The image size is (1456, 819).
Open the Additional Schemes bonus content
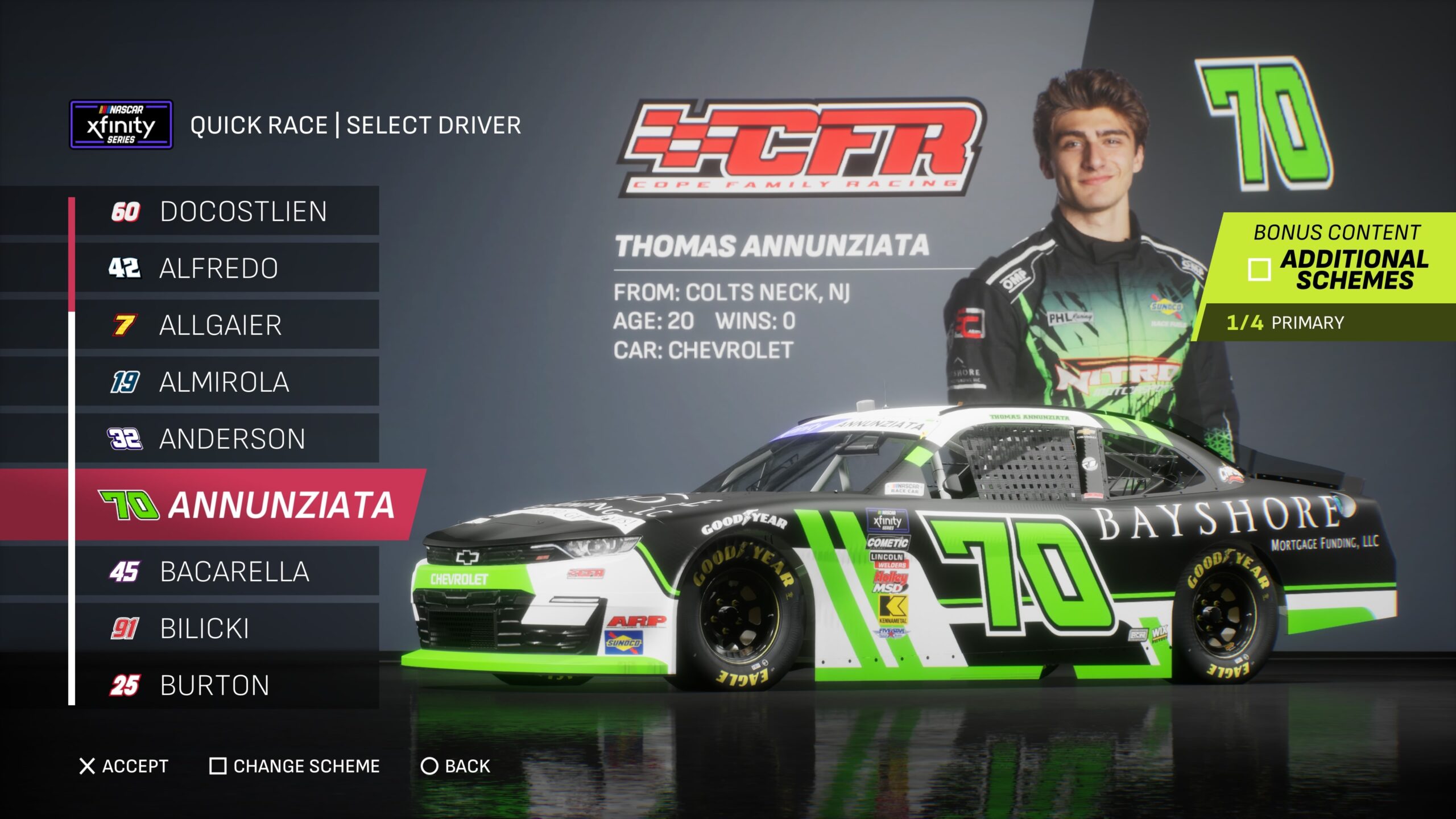[x=1337, y=259]
